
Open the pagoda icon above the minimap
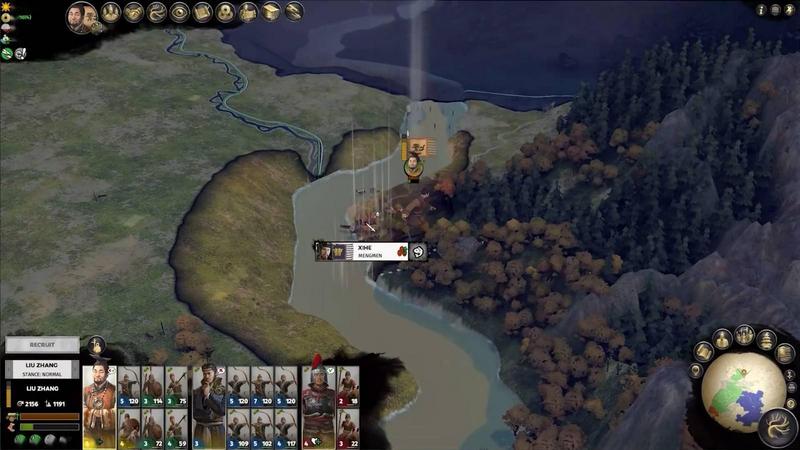coord(767,339)
